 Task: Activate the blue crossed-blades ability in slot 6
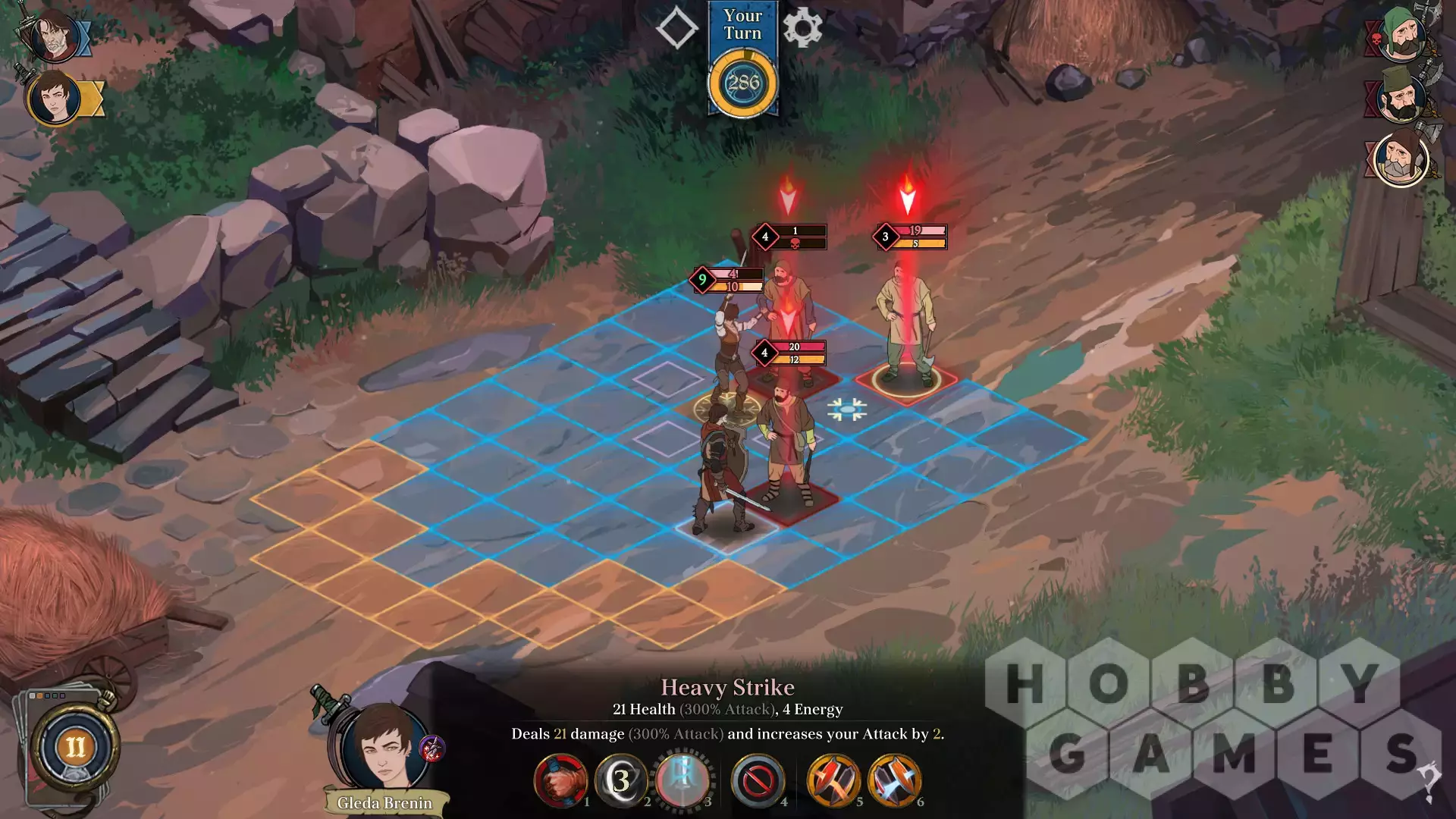[x=895, y=780]
